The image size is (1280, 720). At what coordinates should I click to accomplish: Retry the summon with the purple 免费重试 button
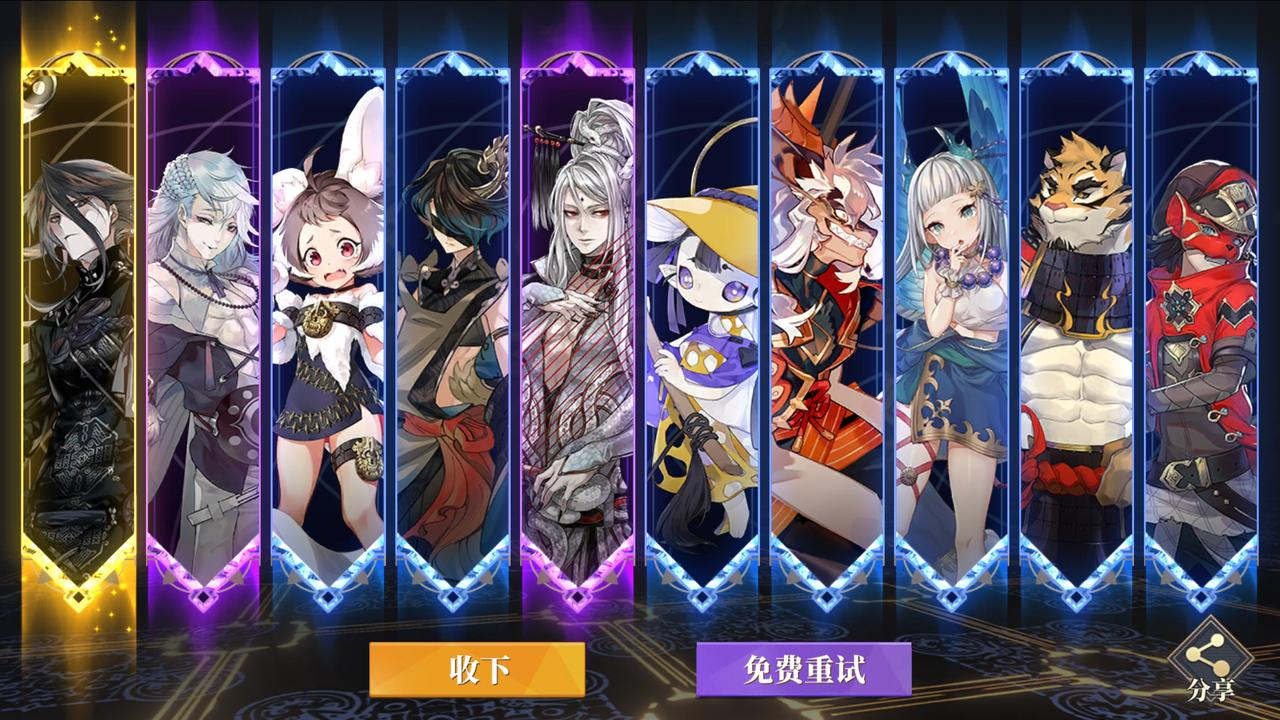[x=803, y=669]
